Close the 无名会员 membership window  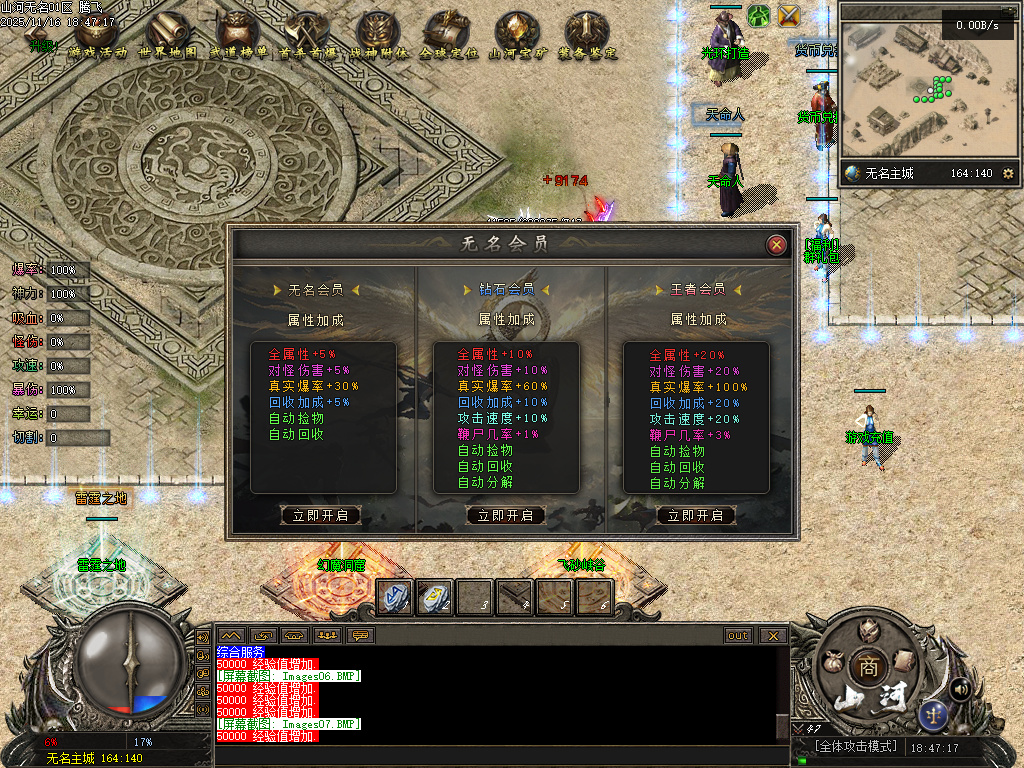[x=776, y=245]
